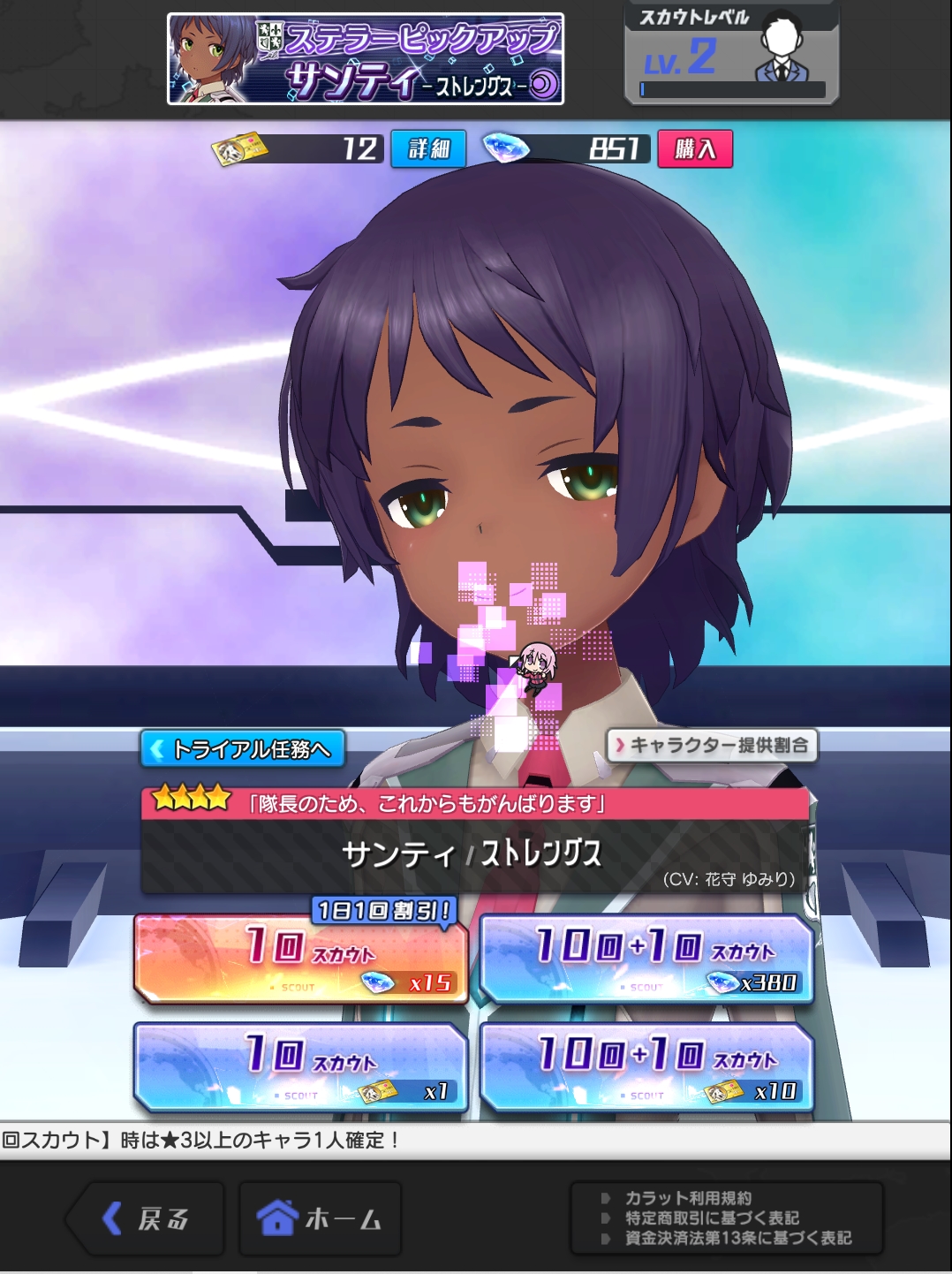The width and height of the screenshot is (952, 1274).
Task: View 特定商取引に基づく表記 notice
Action: tap(712, 1218)
